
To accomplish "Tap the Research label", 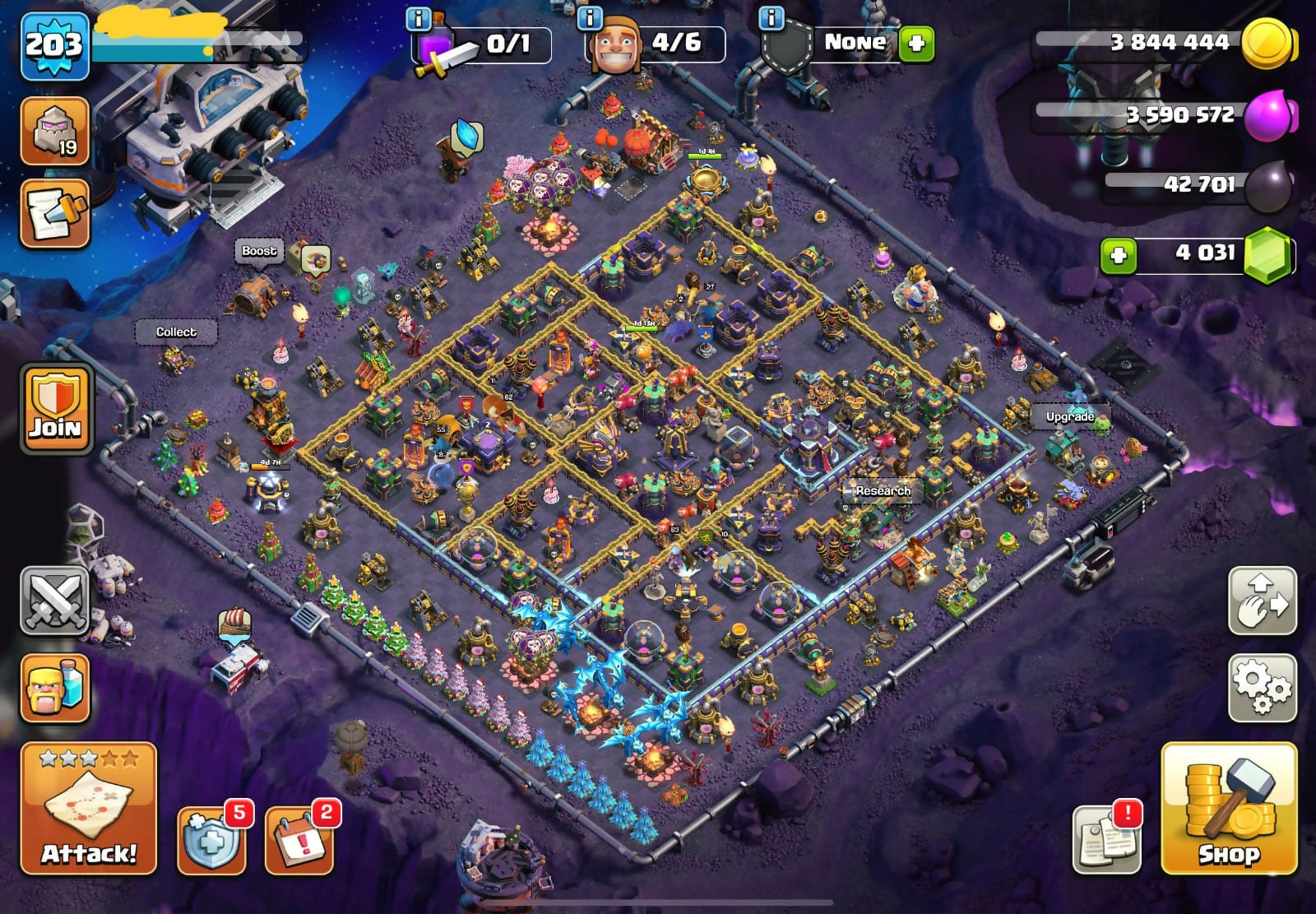I will tap(883, 490).
